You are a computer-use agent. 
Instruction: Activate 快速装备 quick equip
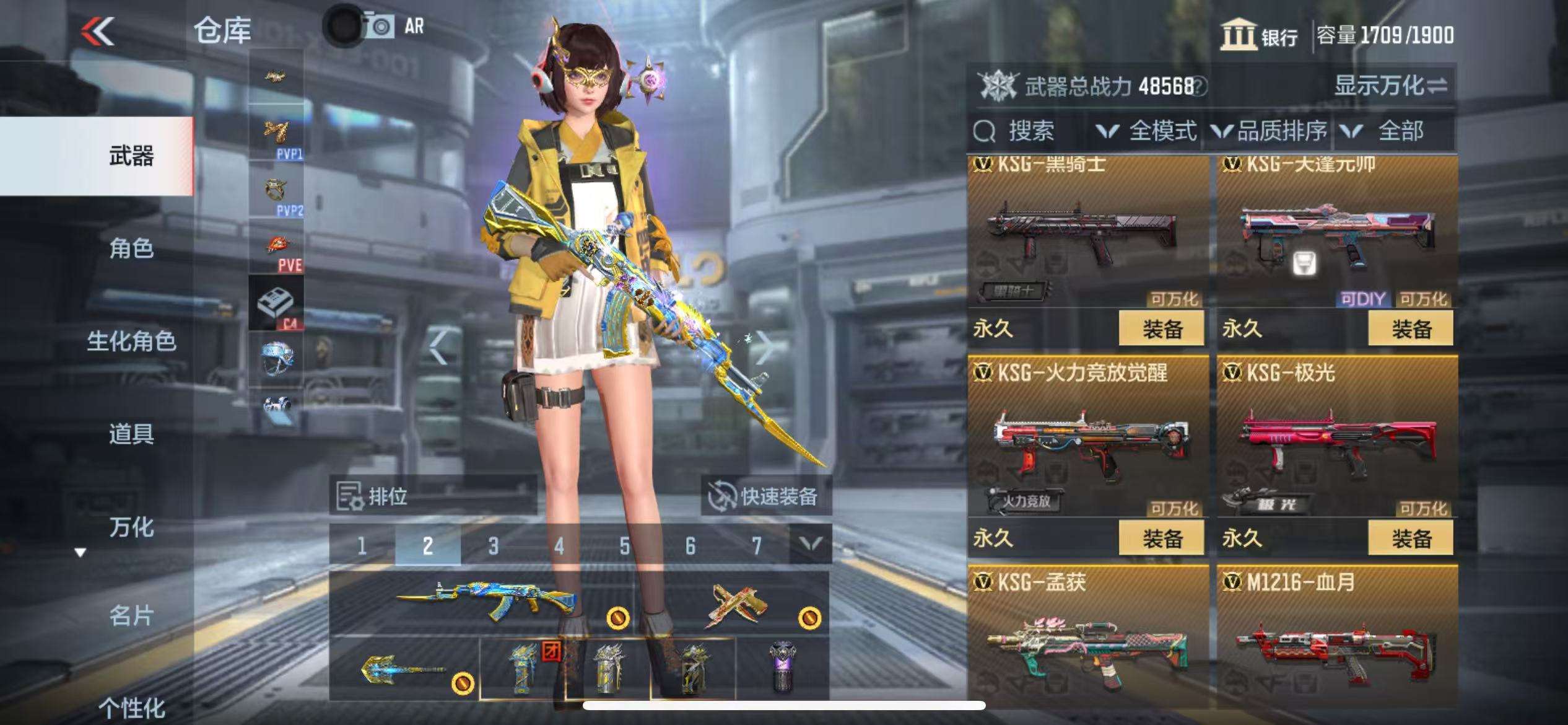pyautogui.click(x=765, y=496)
